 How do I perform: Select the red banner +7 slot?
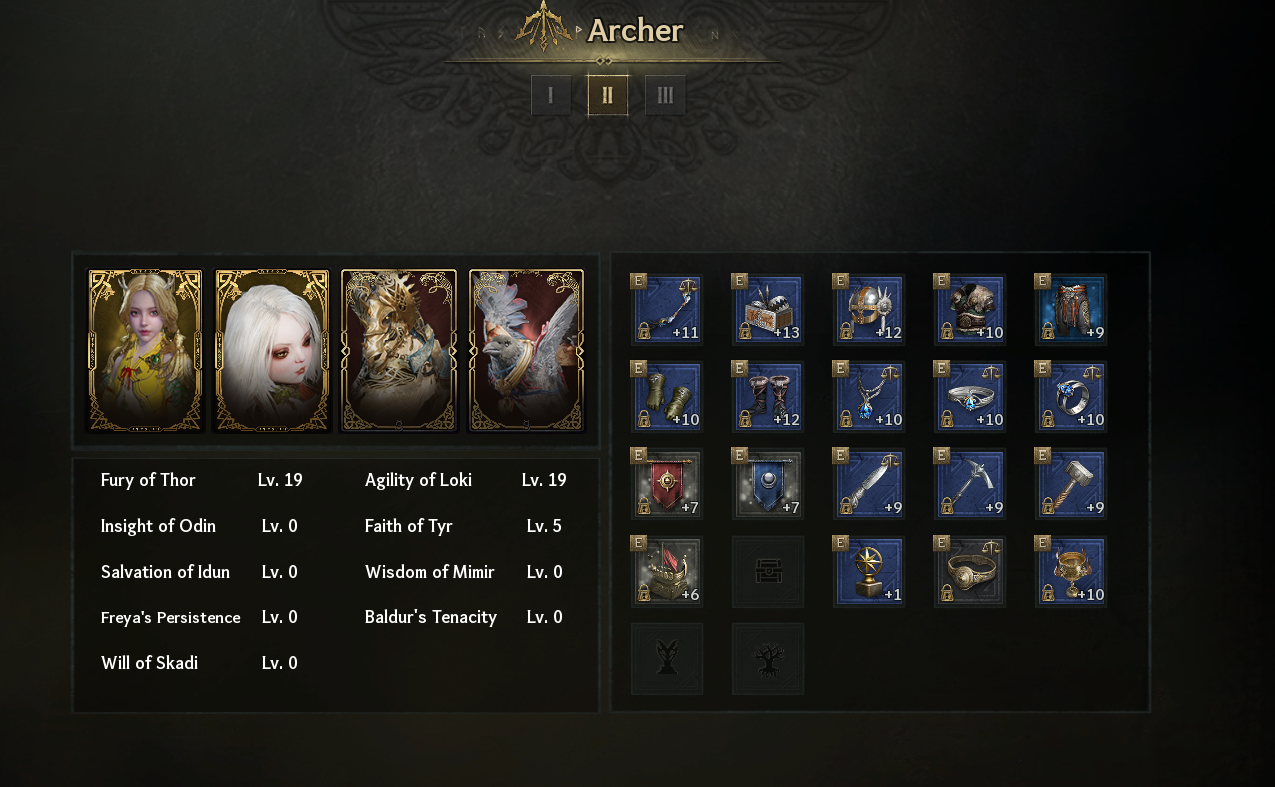pos(667,484)
